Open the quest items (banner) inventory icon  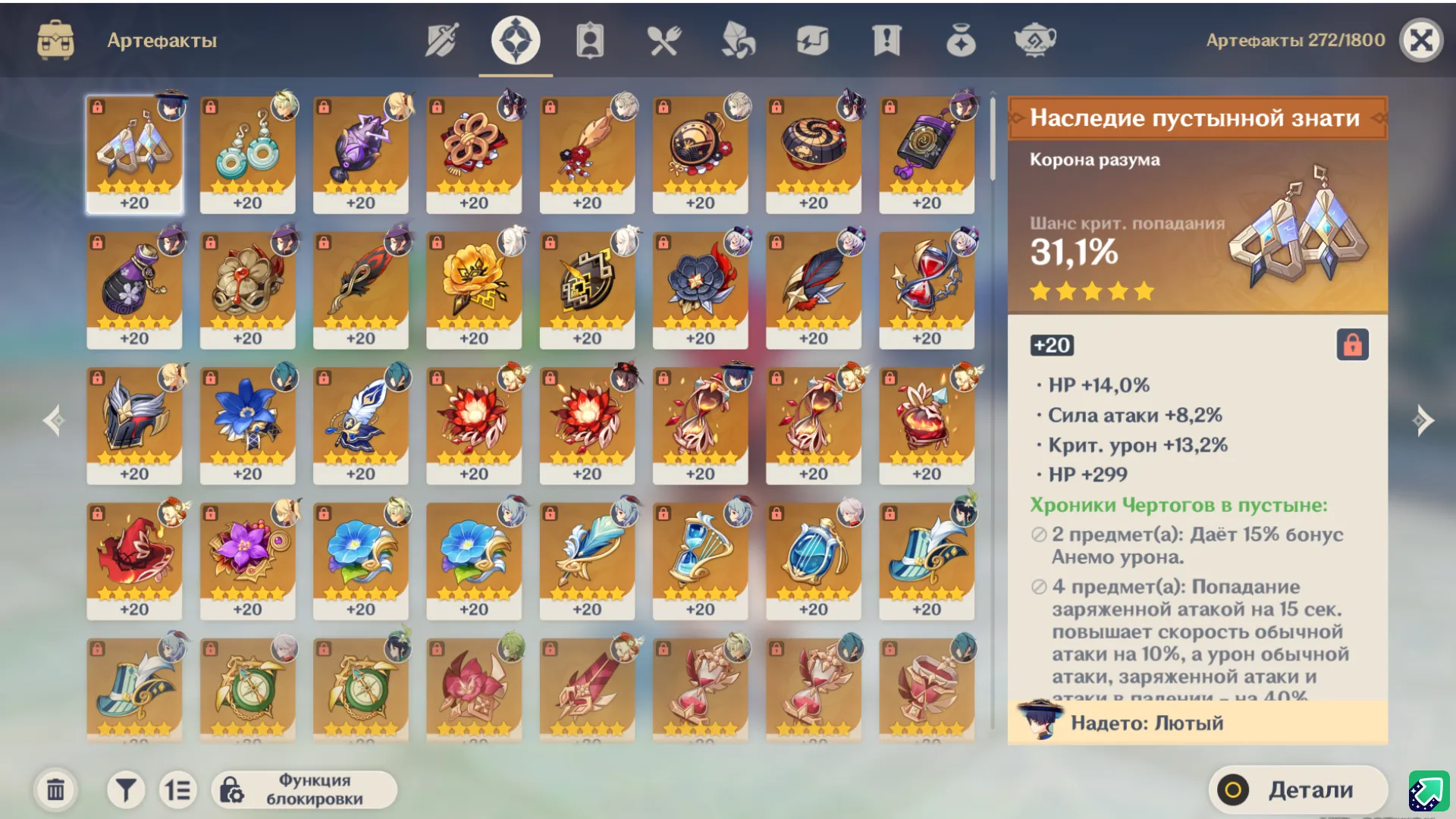point(886,41)
